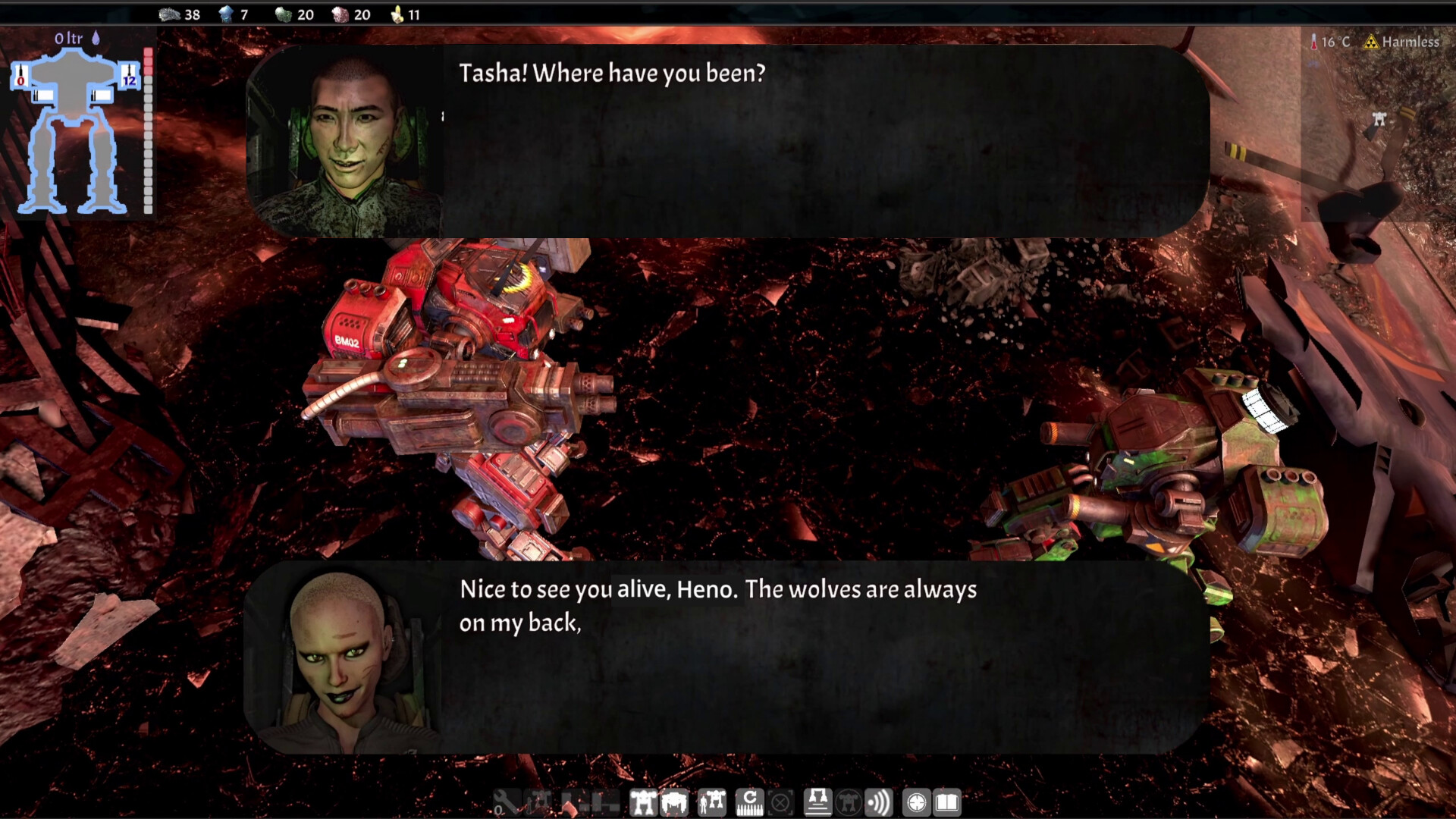Click the scales workbench icon
The width and height of the screenshot is (1456, 819).
tap(817, 802)
